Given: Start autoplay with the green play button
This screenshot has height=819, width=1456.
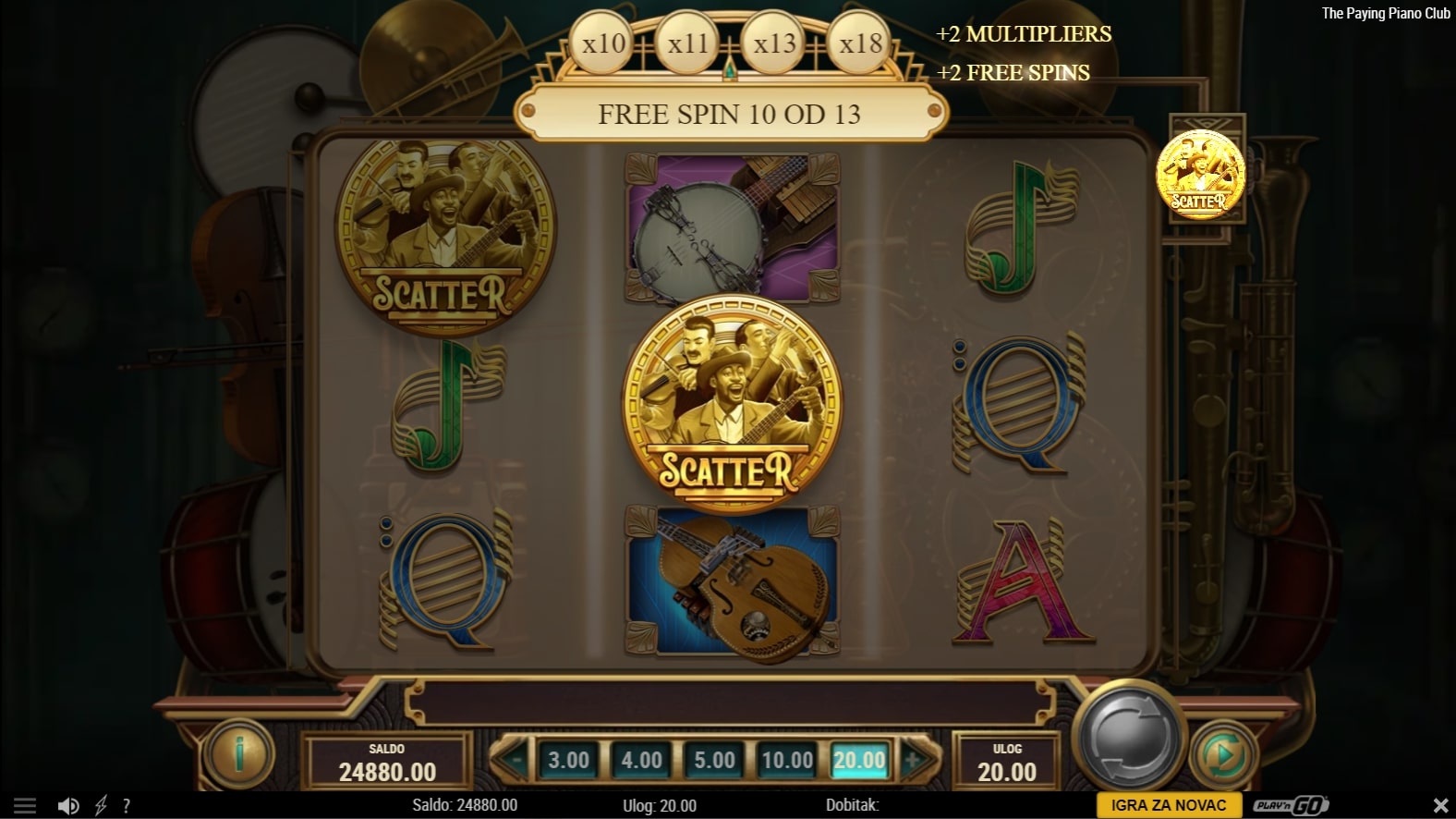Looking at the screenshot, I should coord(1224,756).
